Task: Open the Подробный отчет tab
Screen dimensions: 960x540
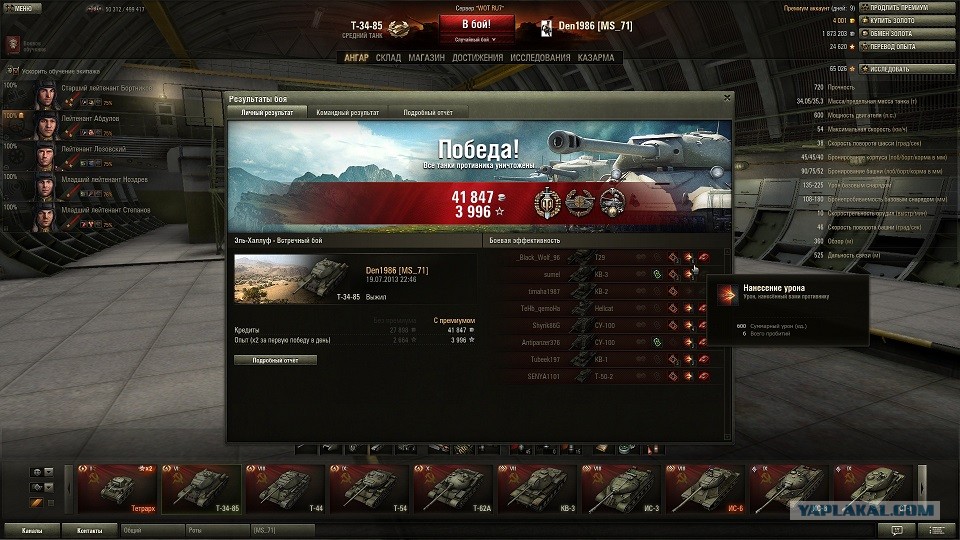Action: coord(428,113)
